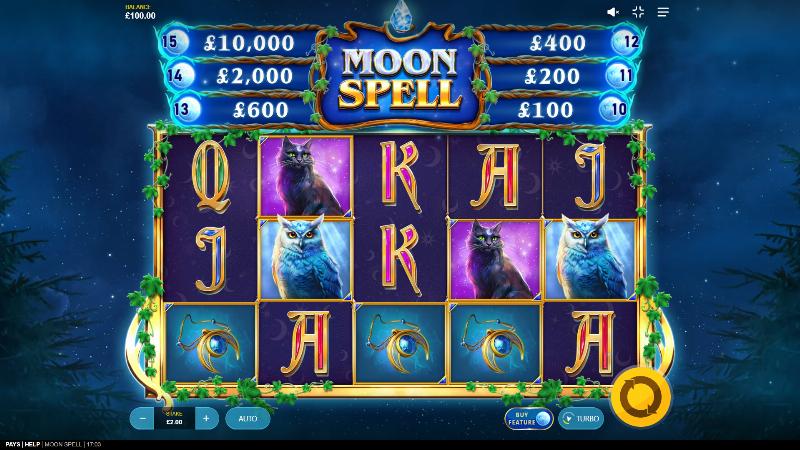Image resolution: width=800 pixels, height=450 pixels.
Task: Exit fullscreen with the arrows icon
Action: 638,12
